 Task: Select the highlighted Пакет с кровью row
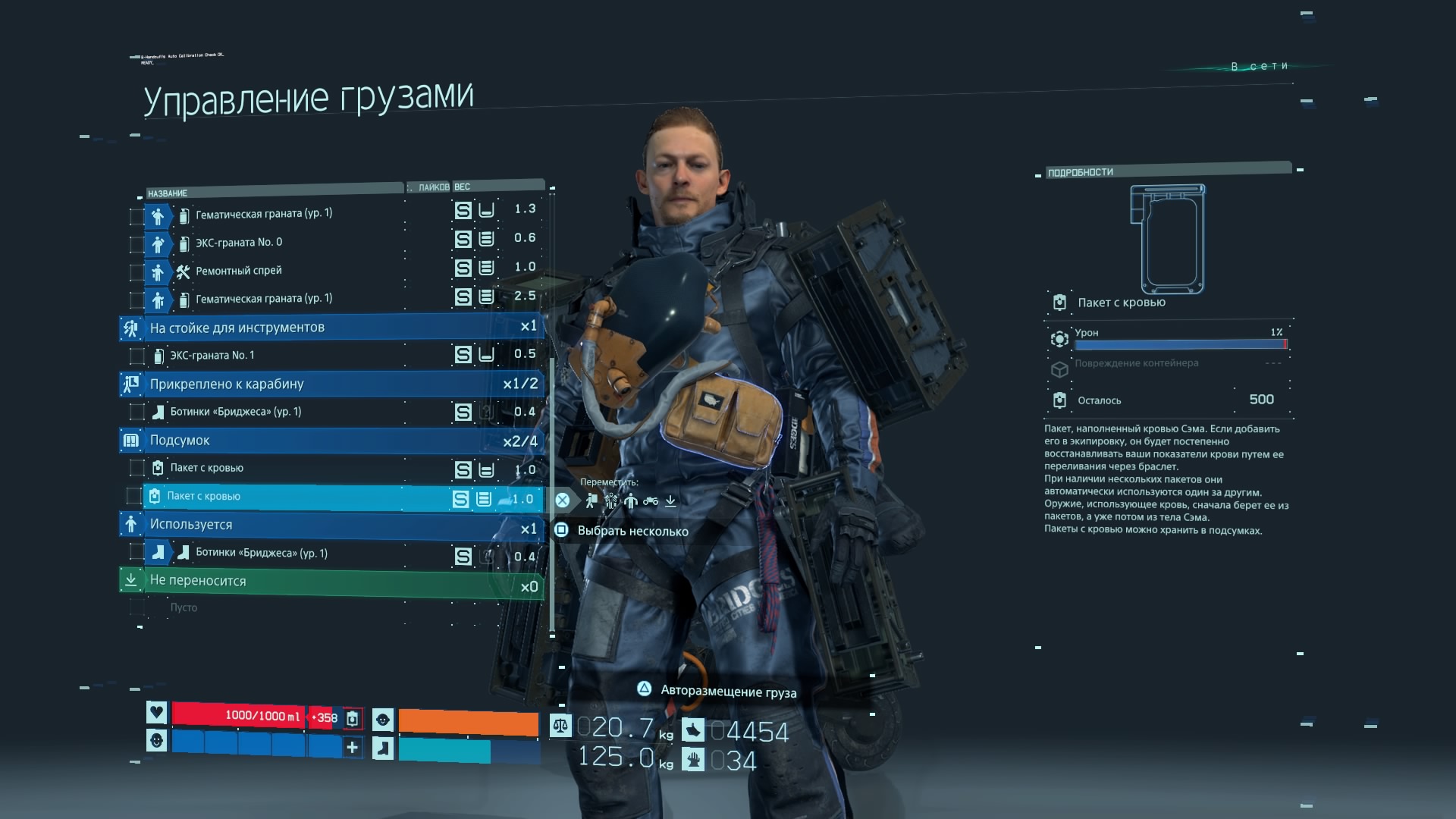tap(303, 497)
